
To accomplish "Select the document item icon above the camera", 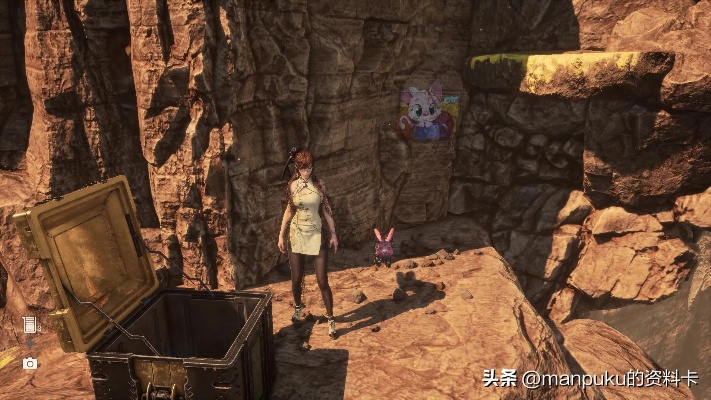I will [x=29, y=325].
